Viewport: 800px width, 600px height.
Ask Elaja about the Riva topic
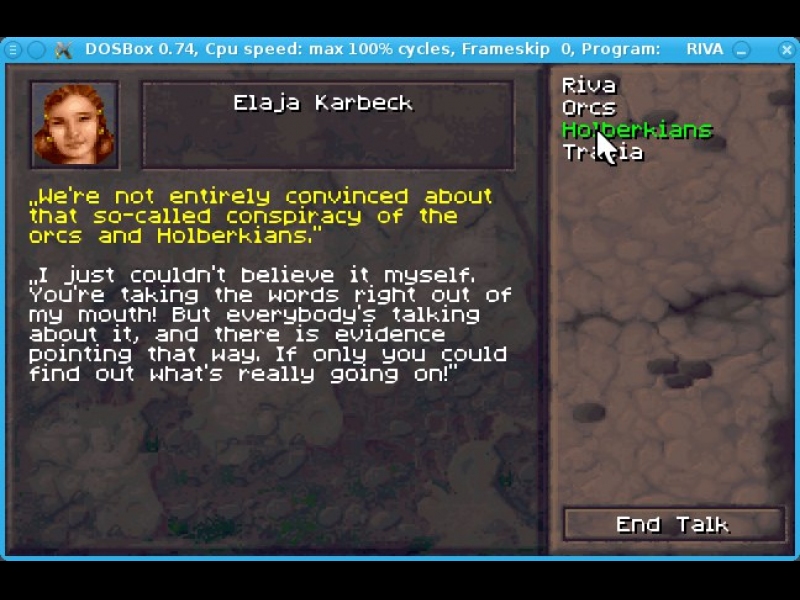click(588, 86)
